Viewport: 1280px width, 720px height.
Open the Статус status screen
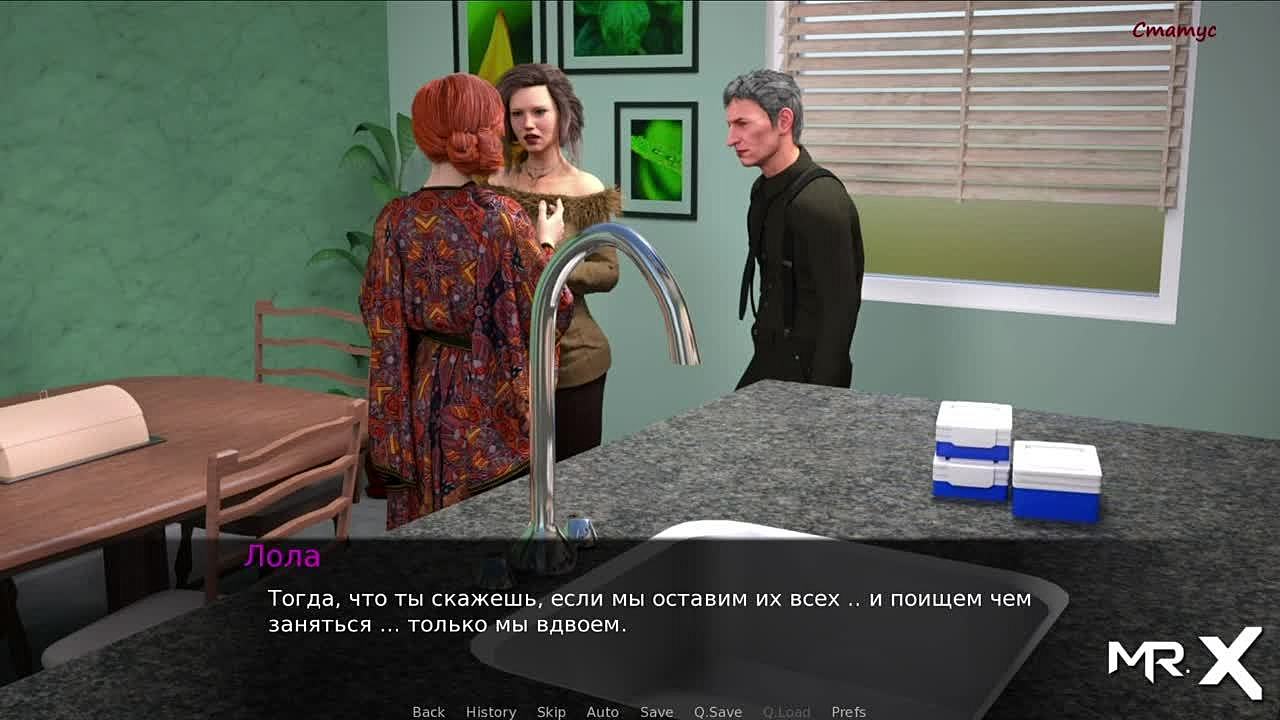[1174, 31]
